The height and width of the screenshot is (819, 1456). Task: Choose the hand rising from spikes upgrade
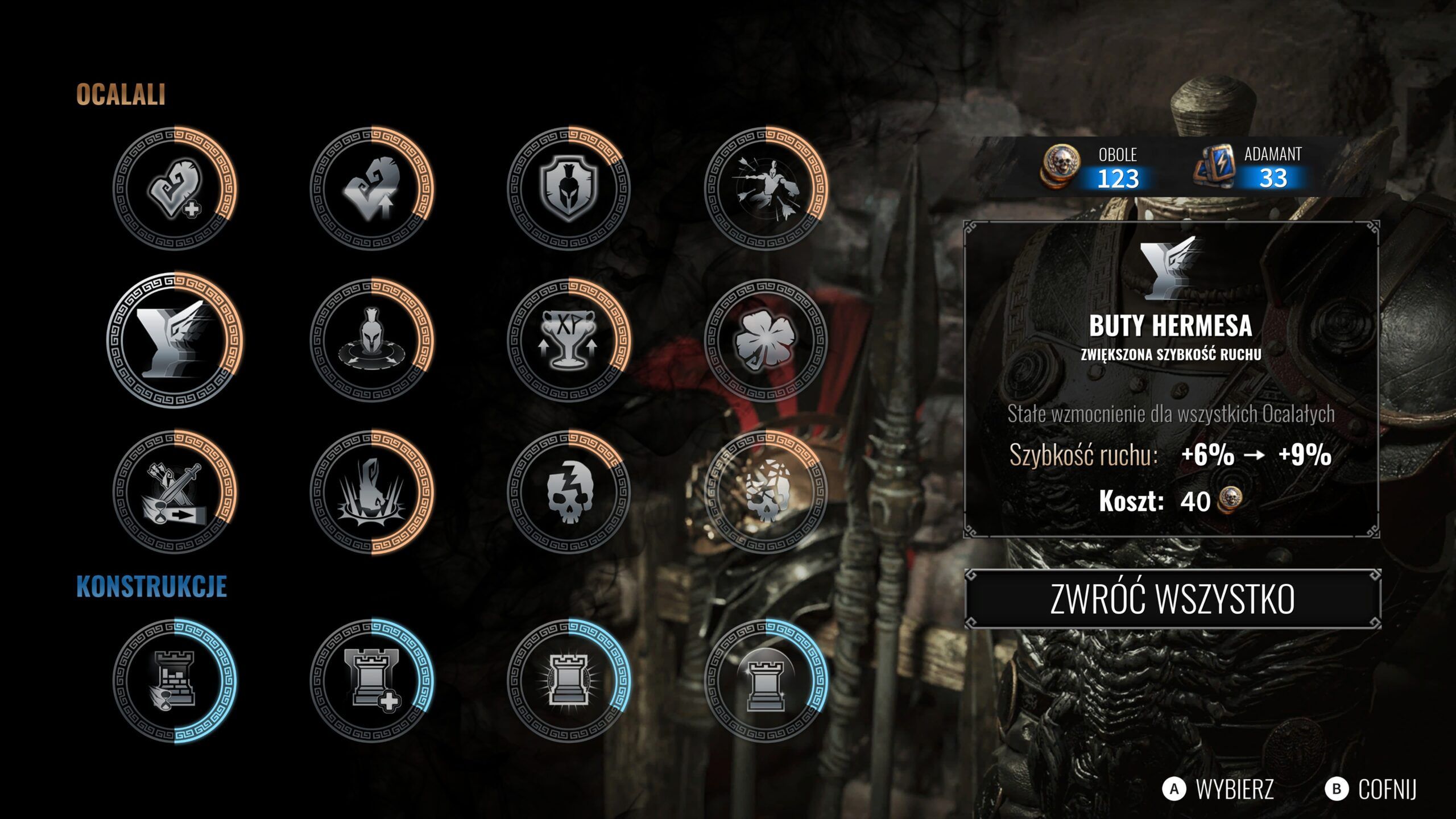(x=372, y=492)
